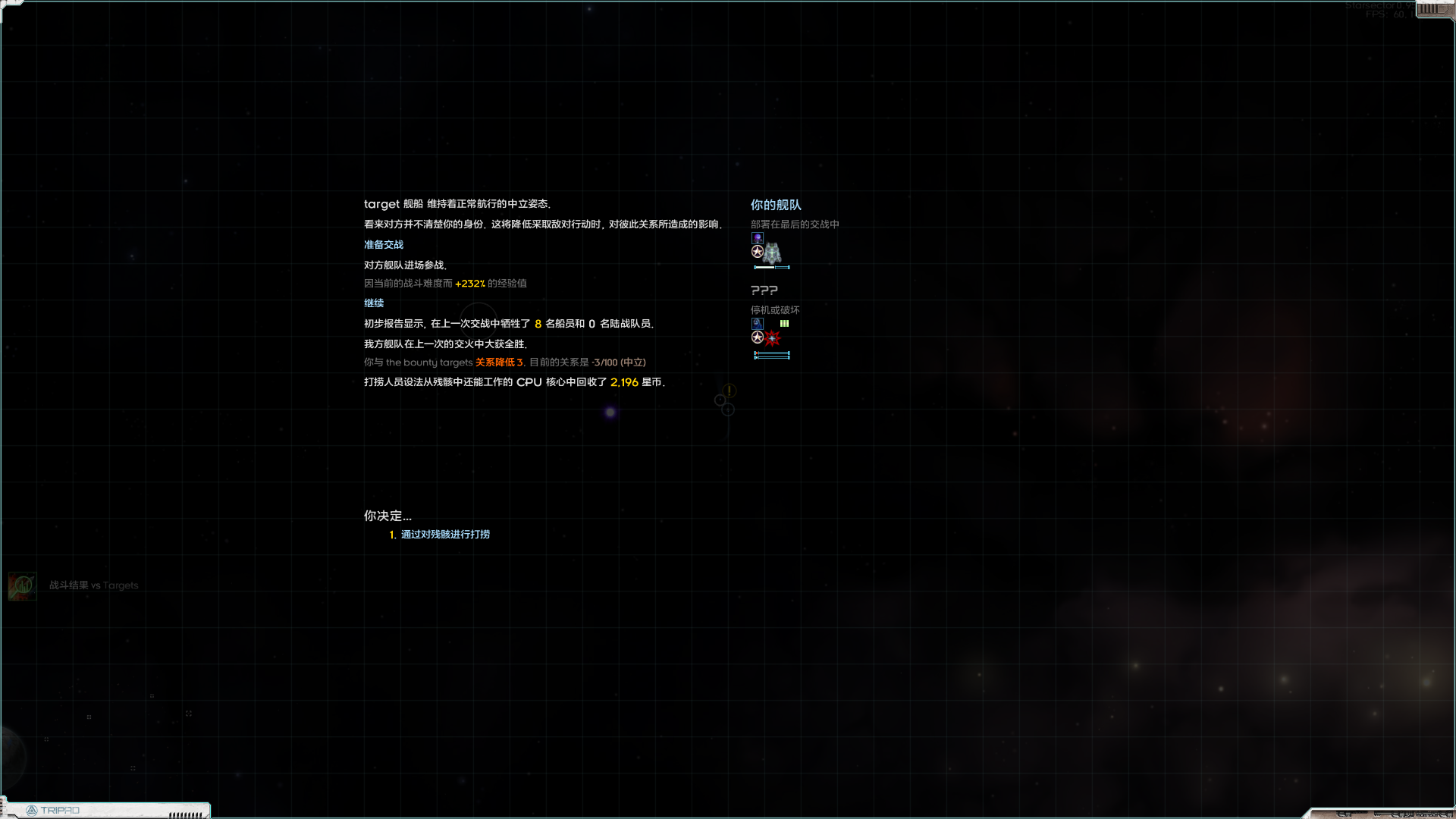Click the enemy officer portrait under 停机或破坏

click(758, 323)
